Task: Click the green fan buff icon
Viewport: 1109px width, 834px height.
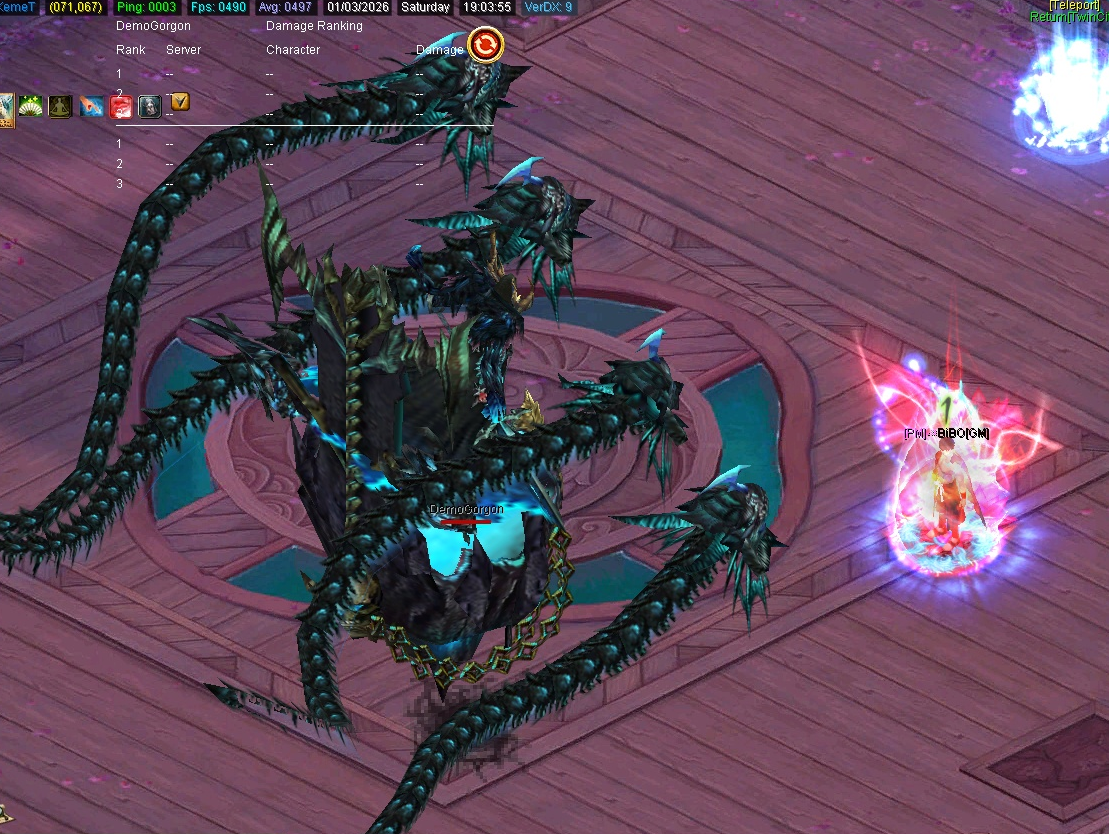Action: [31, 105]
